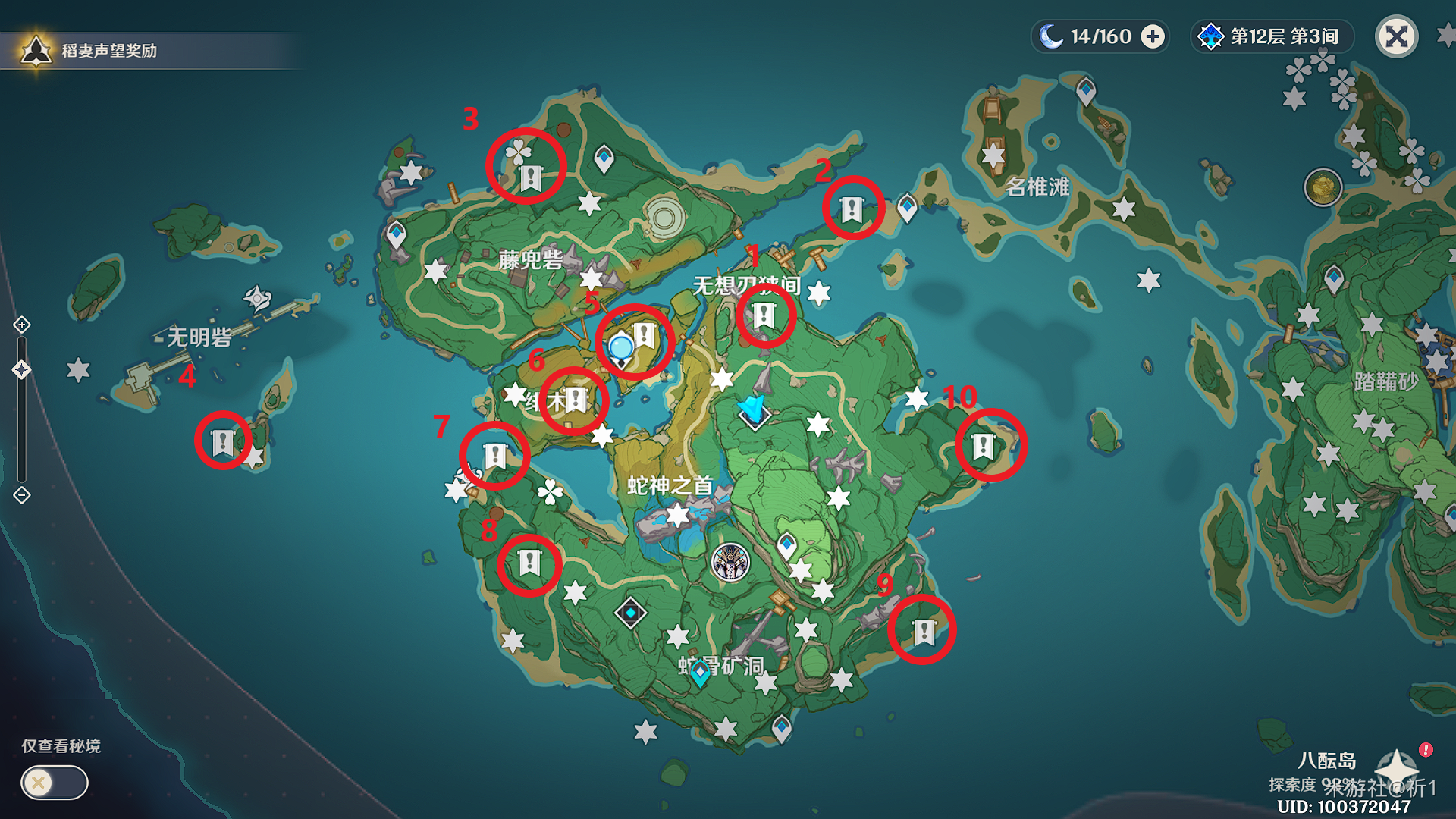Select the map pin circled as number 7
1456x819 pixels.
[495, 456]
